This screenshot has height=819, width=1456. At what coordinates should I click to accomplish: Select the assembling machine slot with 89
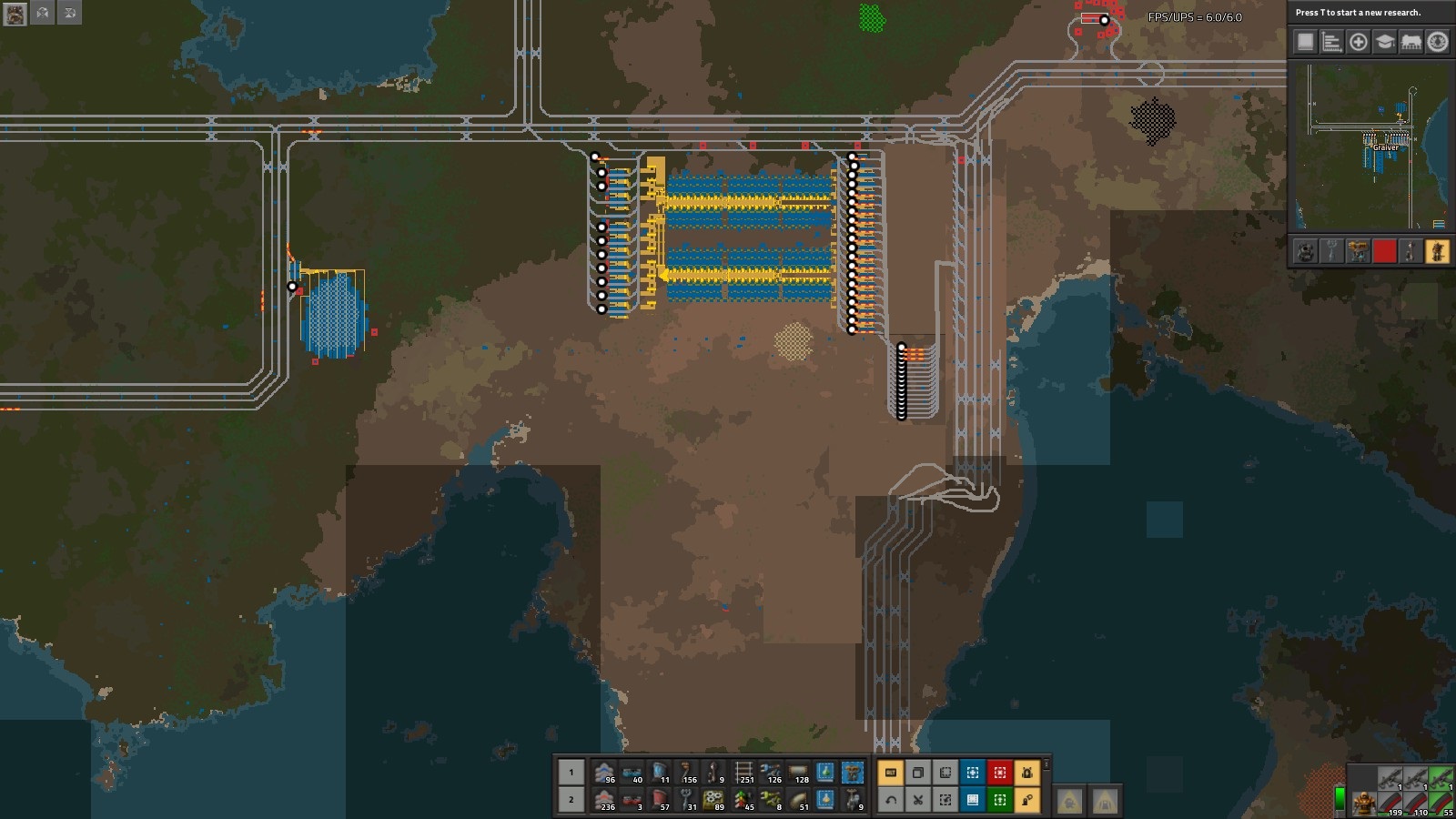coord(714,800)
